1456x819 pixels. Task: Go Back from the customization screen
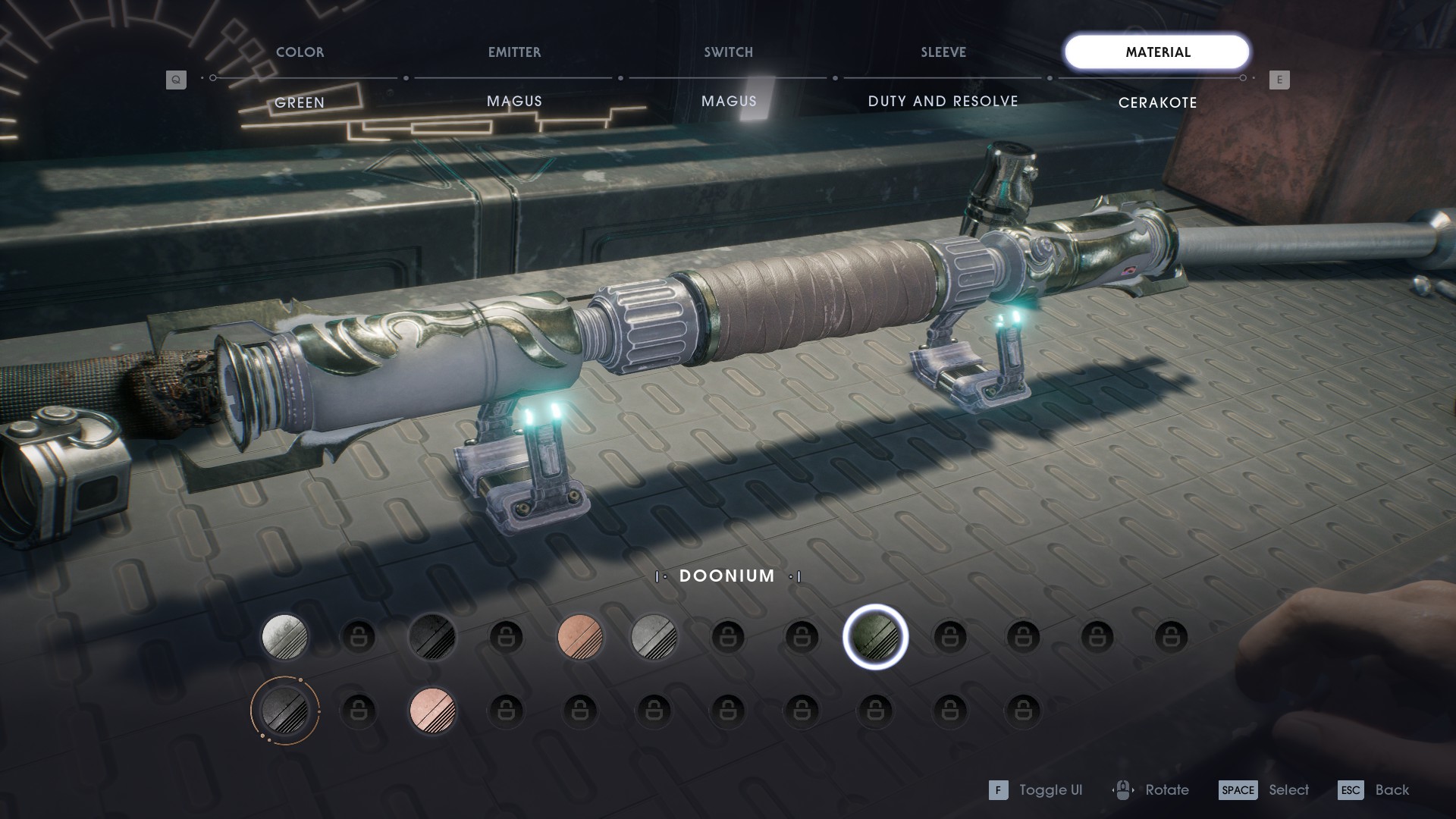click(1373, 790)
